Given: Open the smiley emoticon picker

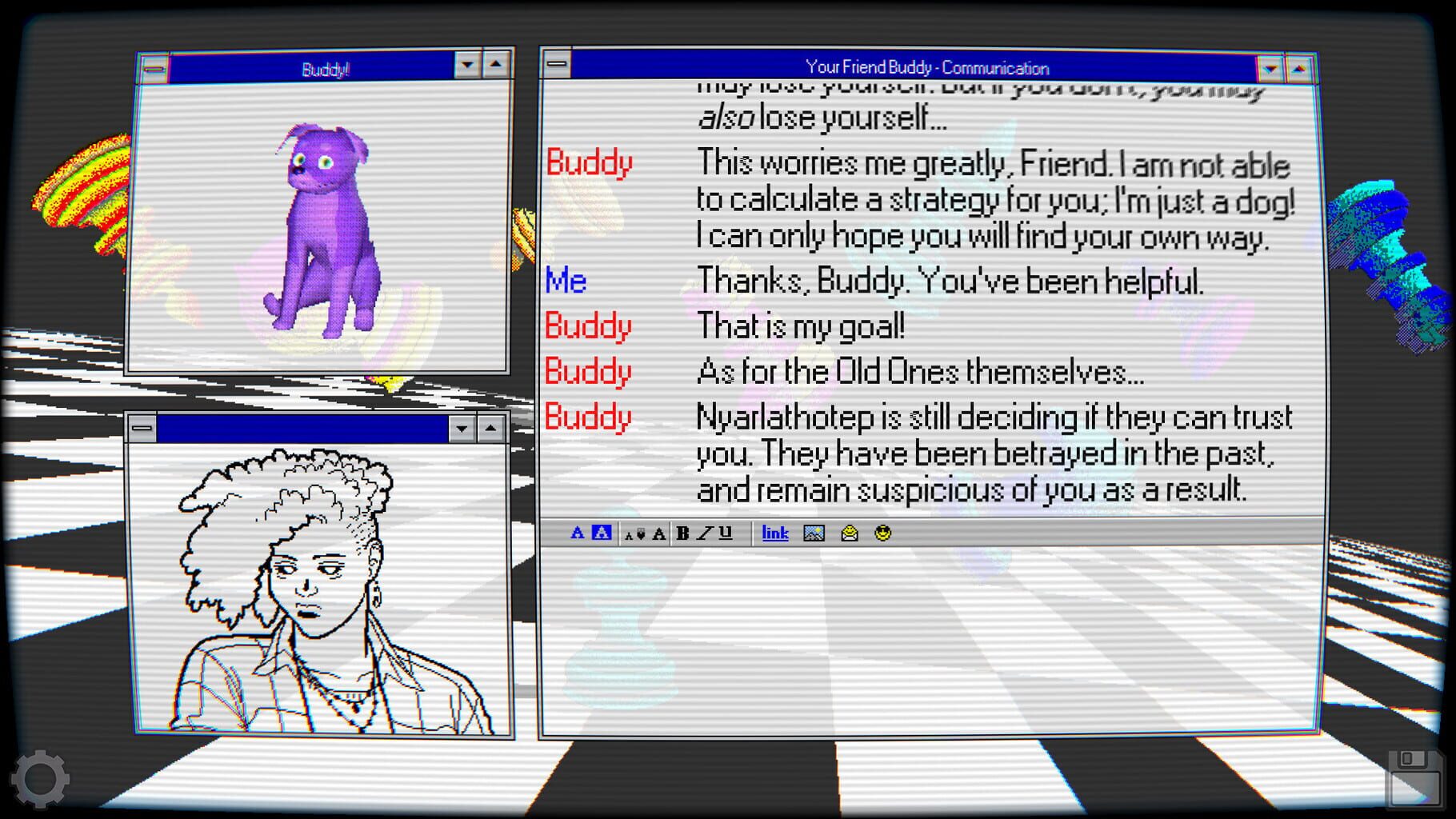Looking at the screenshot, I should 884,533.
